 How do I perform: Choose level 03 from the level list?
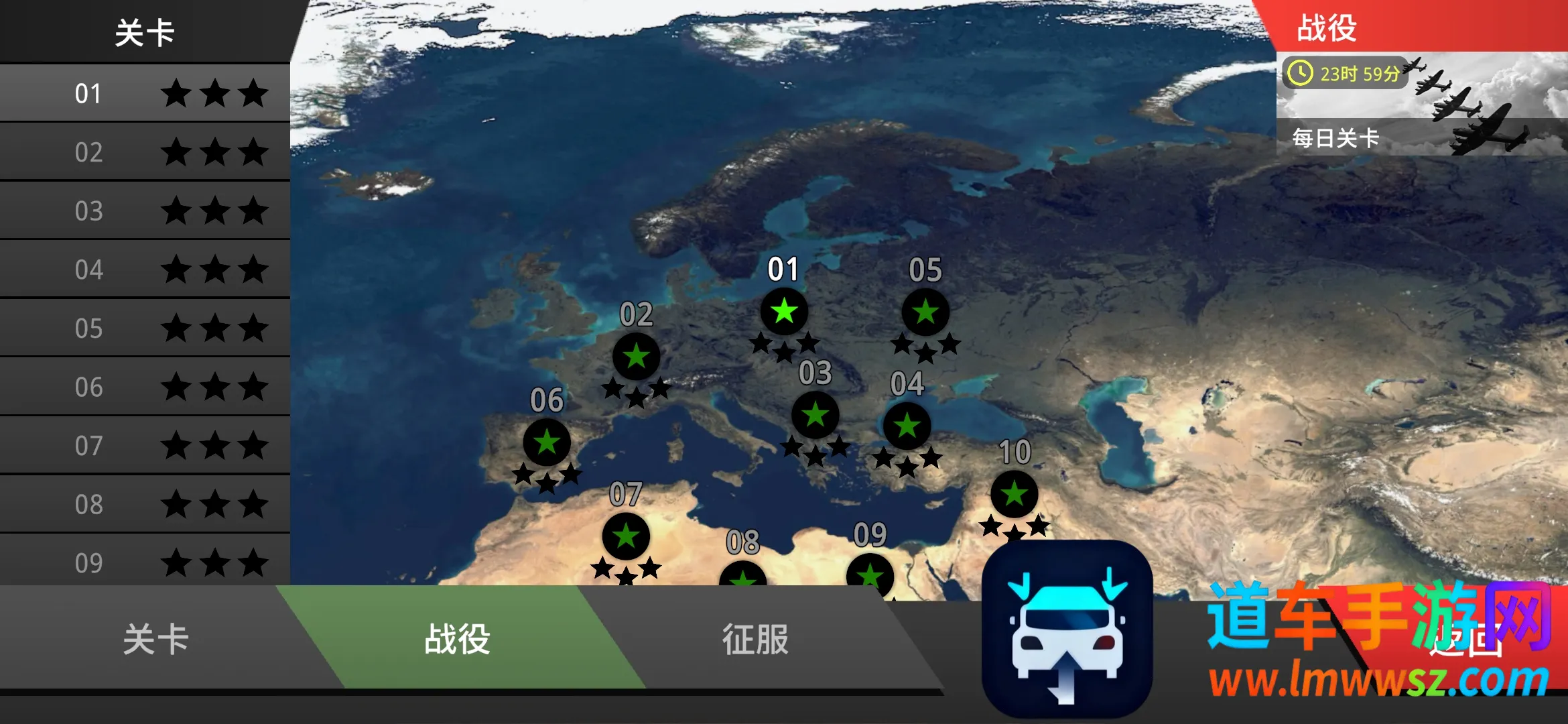pos(145,210)
